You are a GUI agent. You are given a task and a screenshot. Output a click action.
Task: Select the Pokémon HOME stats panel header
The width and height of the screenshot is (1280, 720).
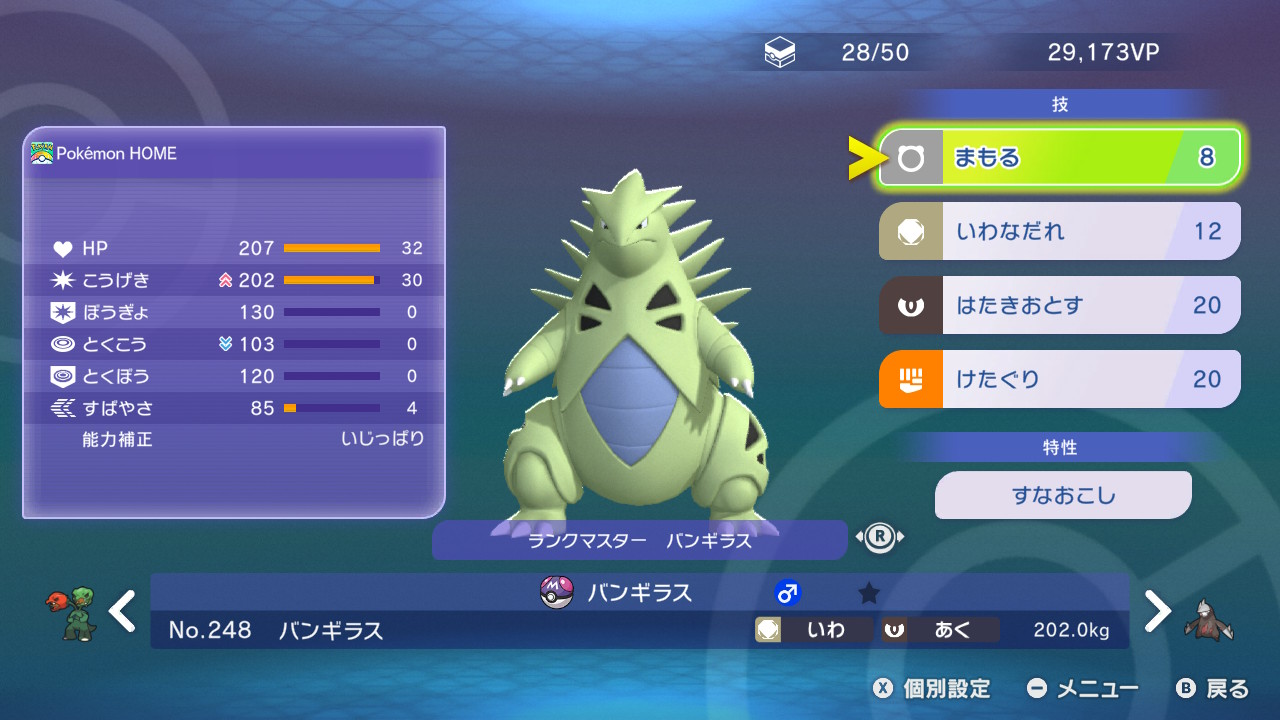[234, 153]
